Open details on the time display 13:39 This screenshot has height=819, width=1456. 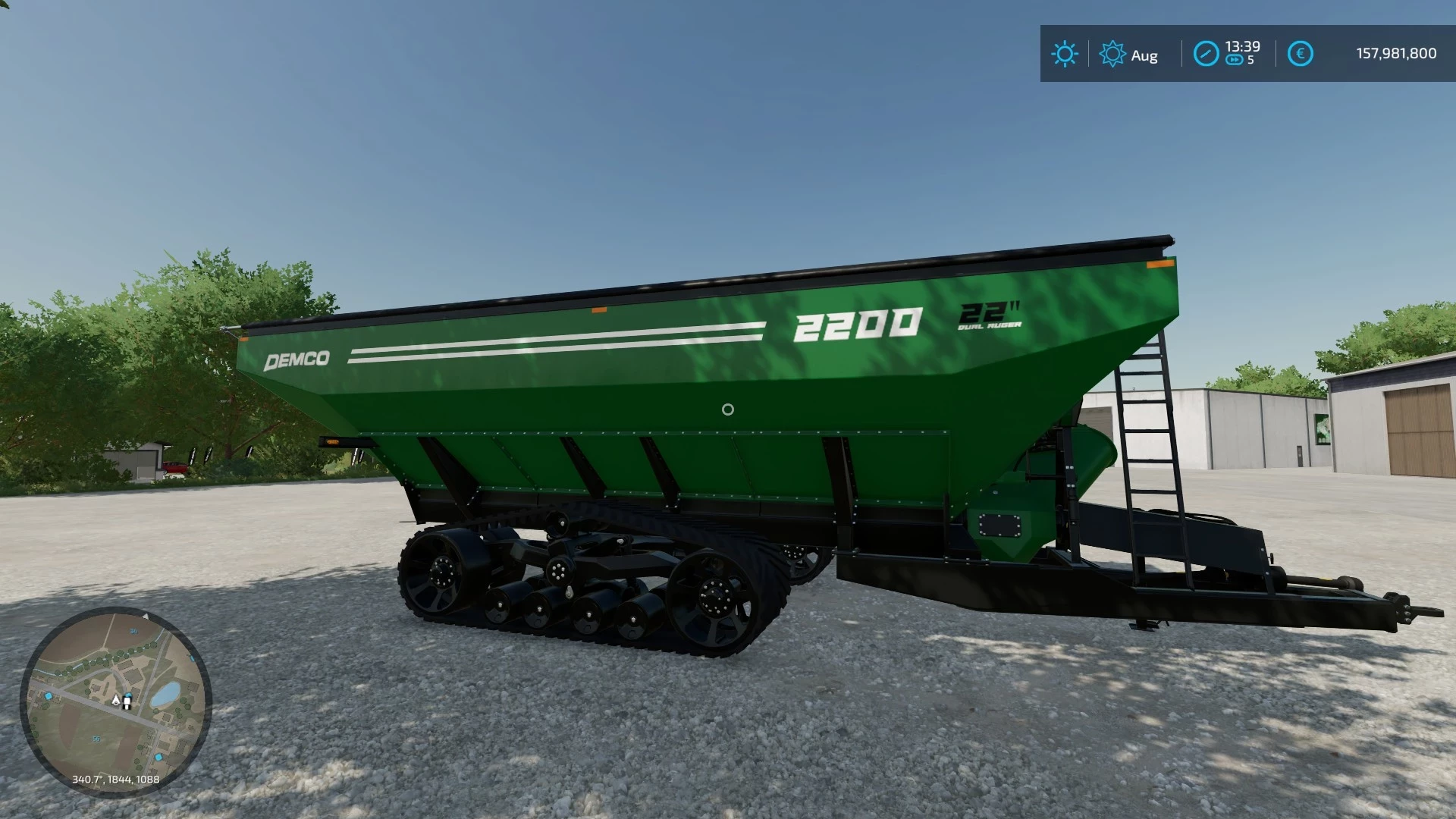click(x=1243, y=46)
